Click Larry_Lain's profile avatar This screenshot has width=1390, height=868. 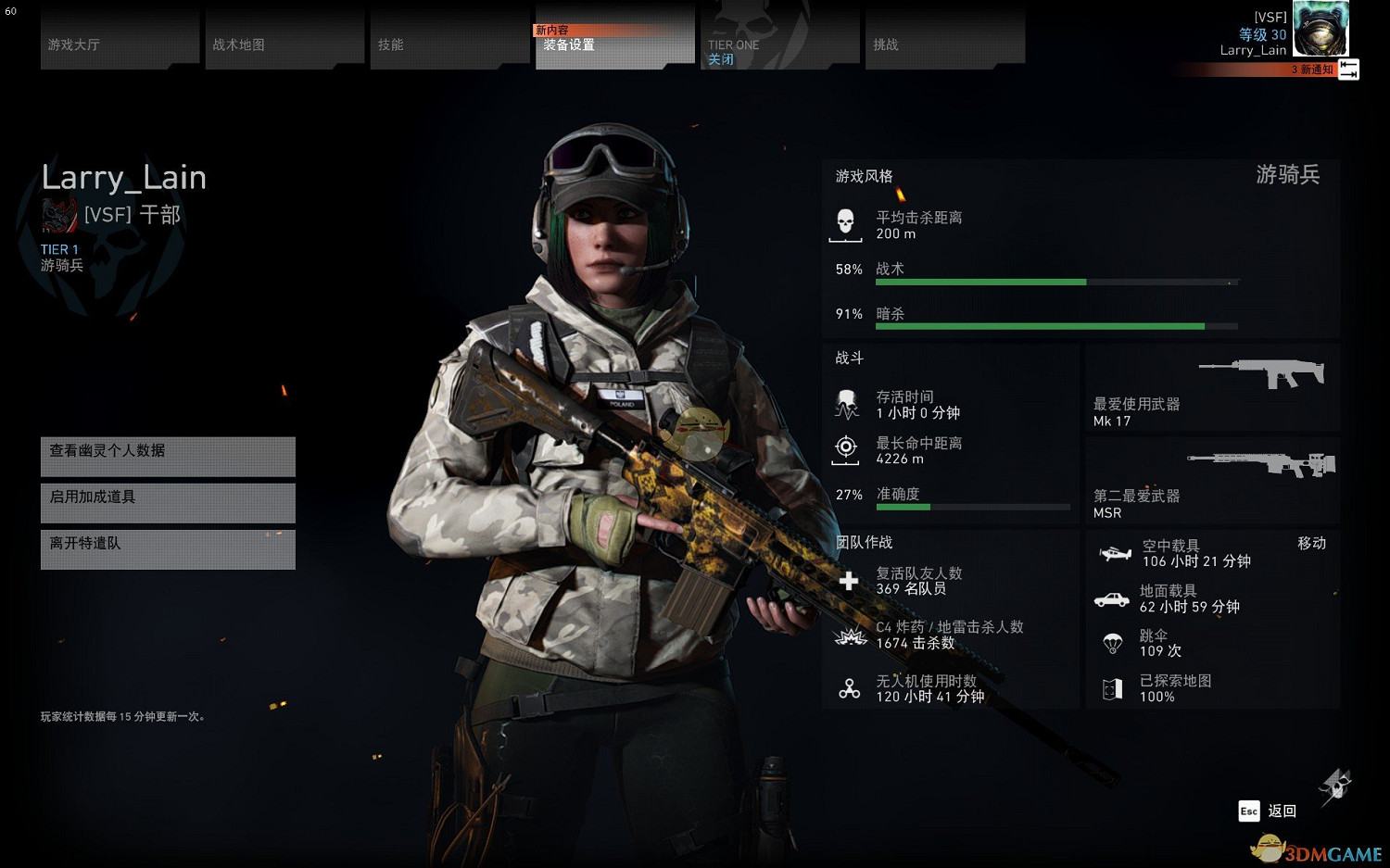1320,30
